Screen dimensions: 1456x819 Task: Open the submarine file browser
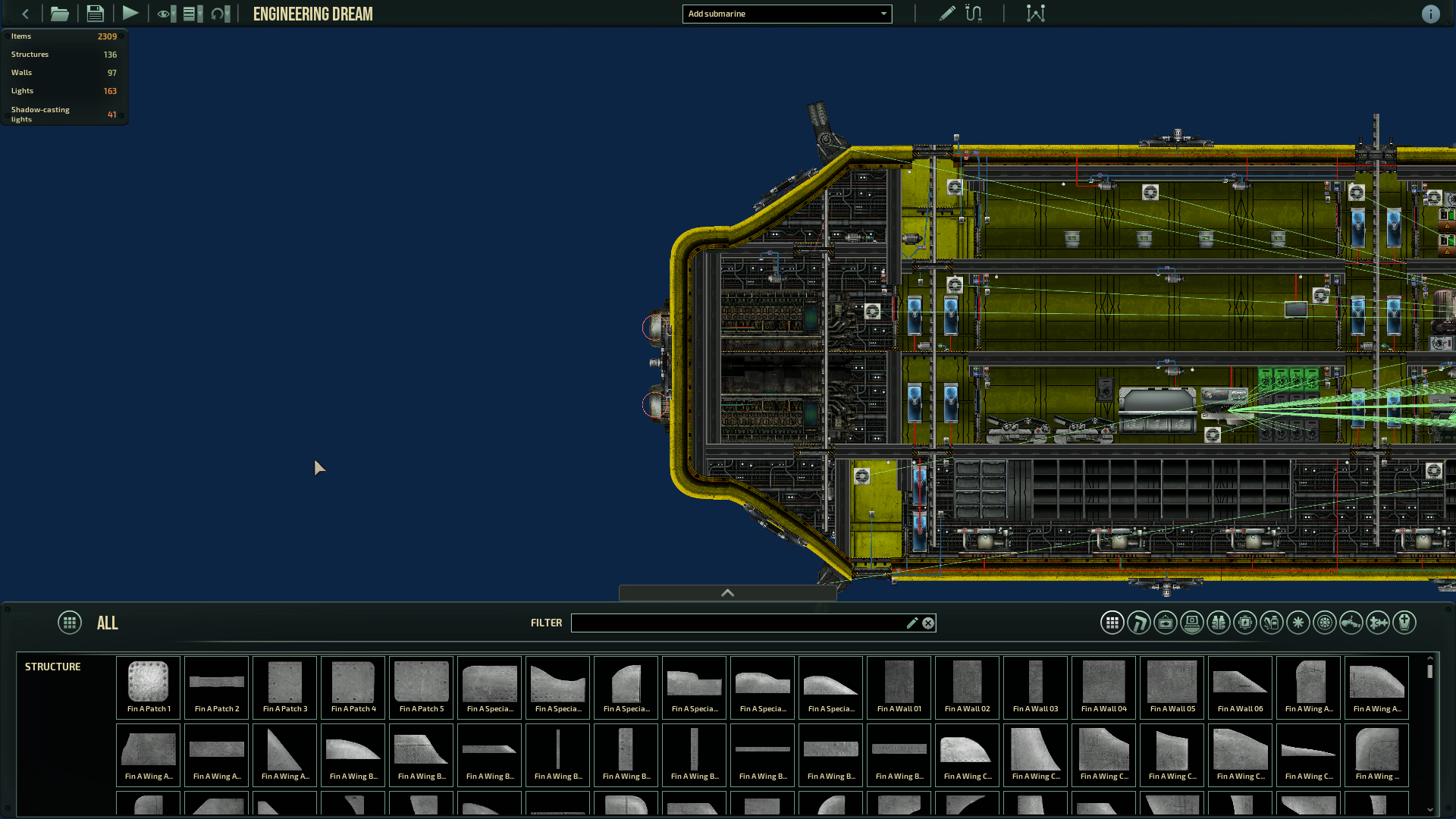(x=60, y=14)
